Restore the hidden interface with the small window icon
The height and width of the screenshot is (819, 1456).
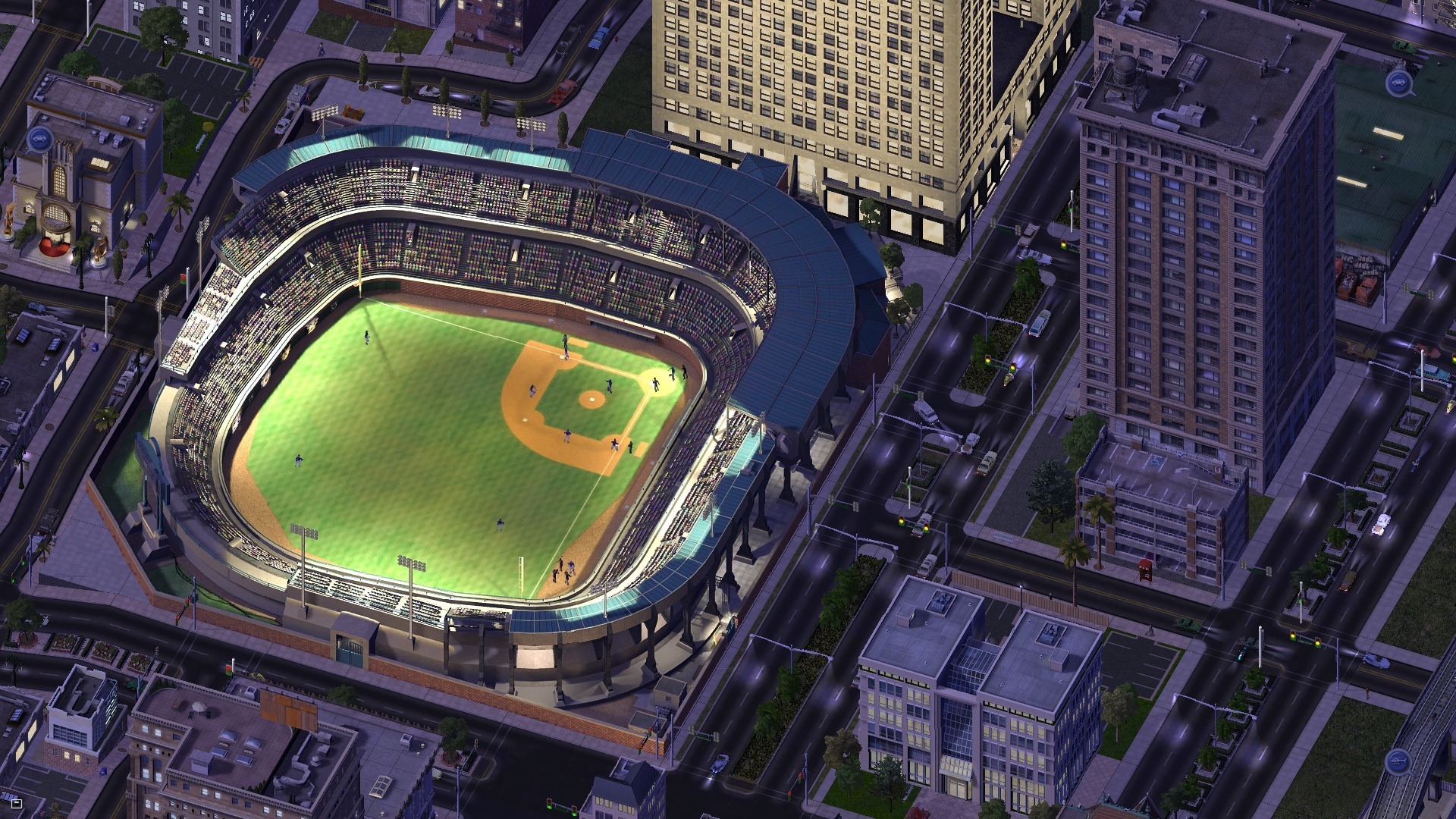coord(17,802)
